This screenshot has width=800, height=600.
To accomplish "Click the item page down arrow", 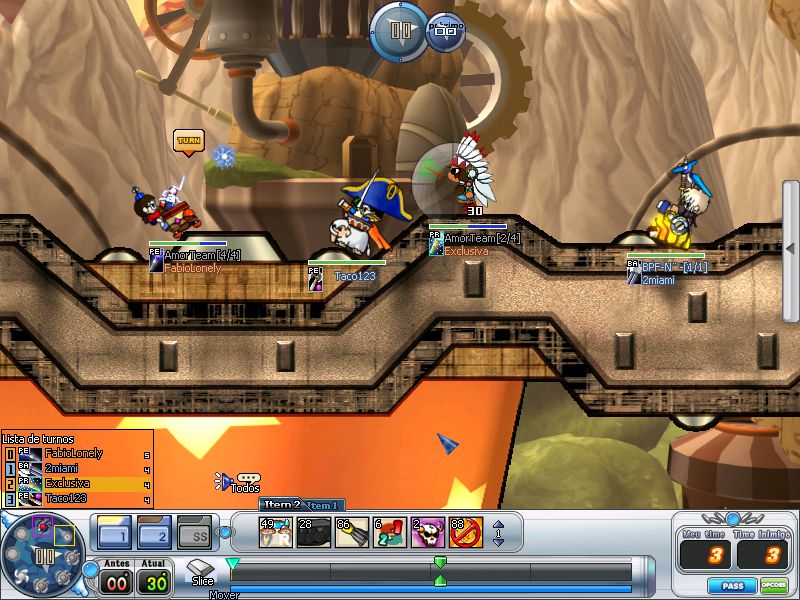I will (x=498, y=541).
